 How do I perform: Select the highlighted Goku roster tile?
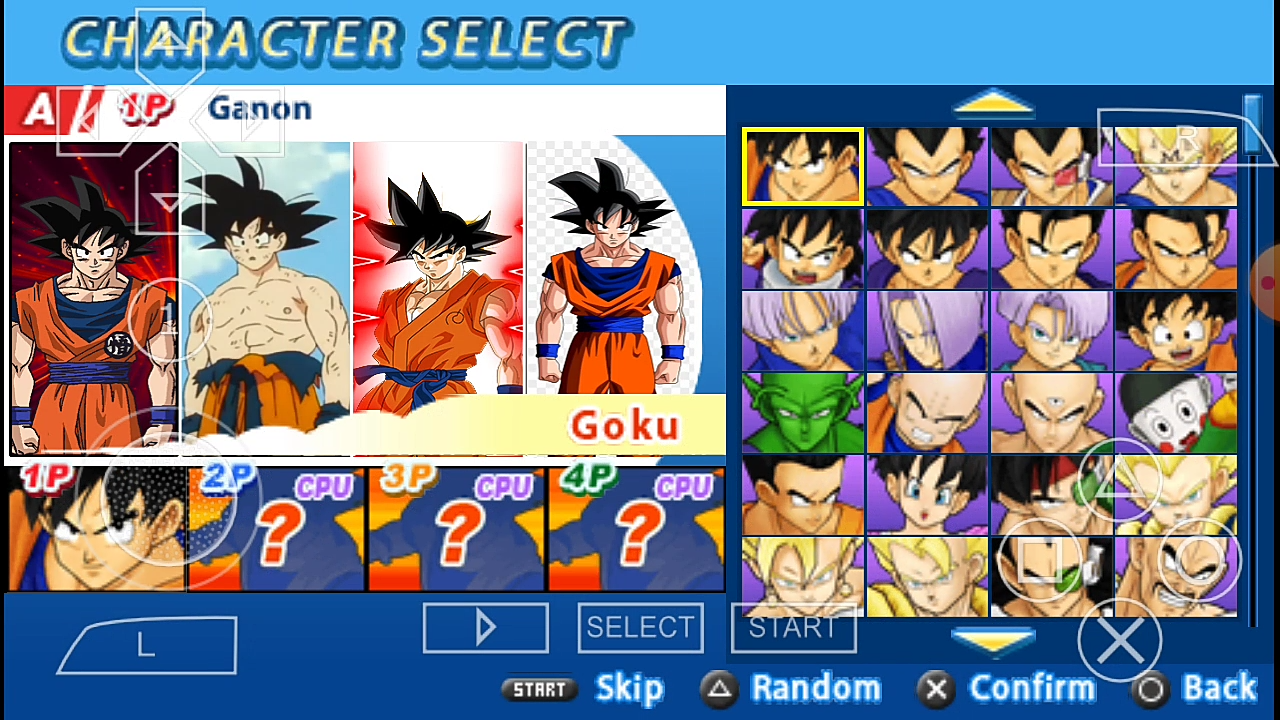pos(802,166)
